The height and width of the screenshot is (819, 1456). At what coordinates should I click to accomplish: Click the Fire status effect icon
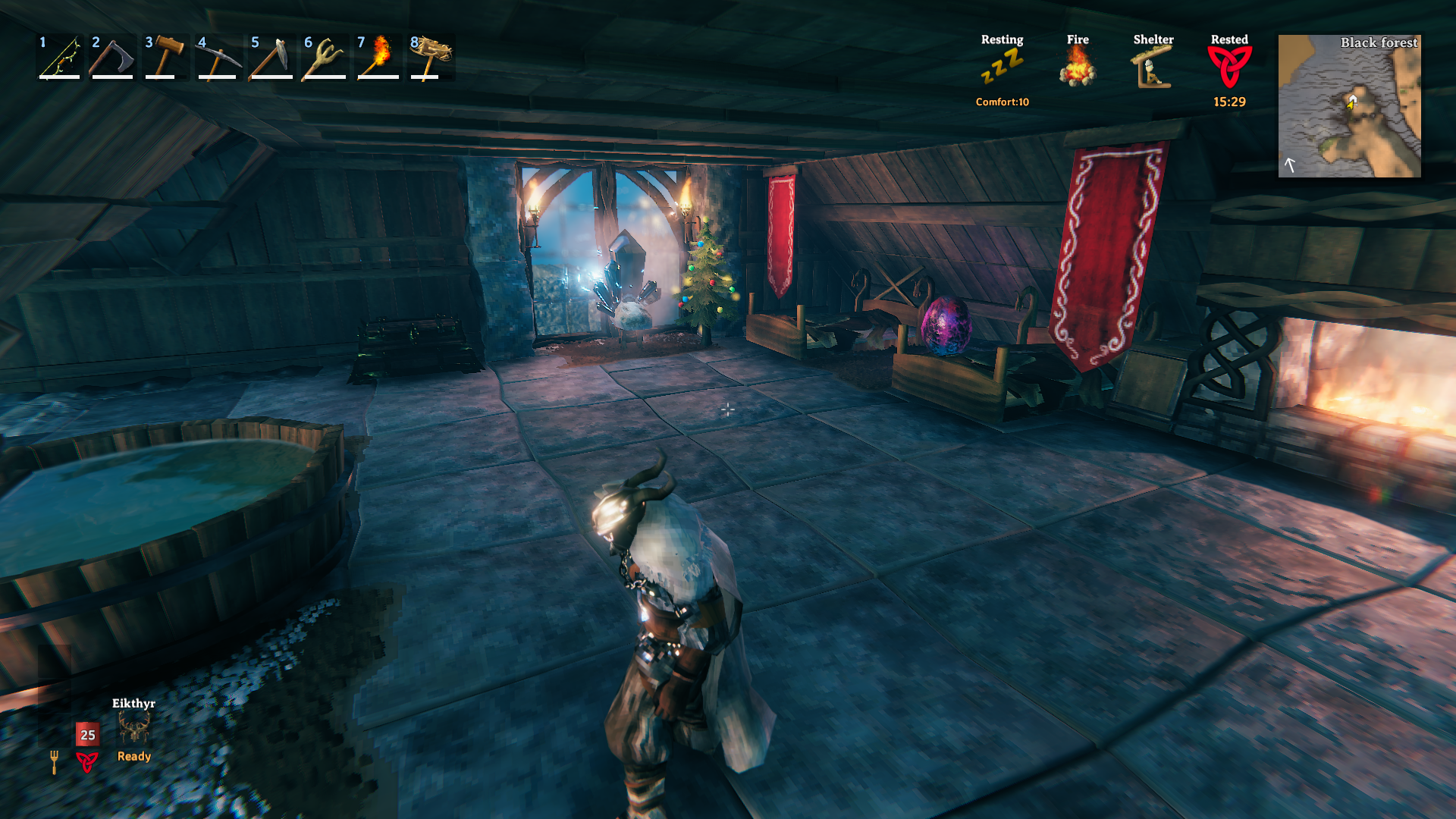pyautogui.click(x=1078, y=67)
